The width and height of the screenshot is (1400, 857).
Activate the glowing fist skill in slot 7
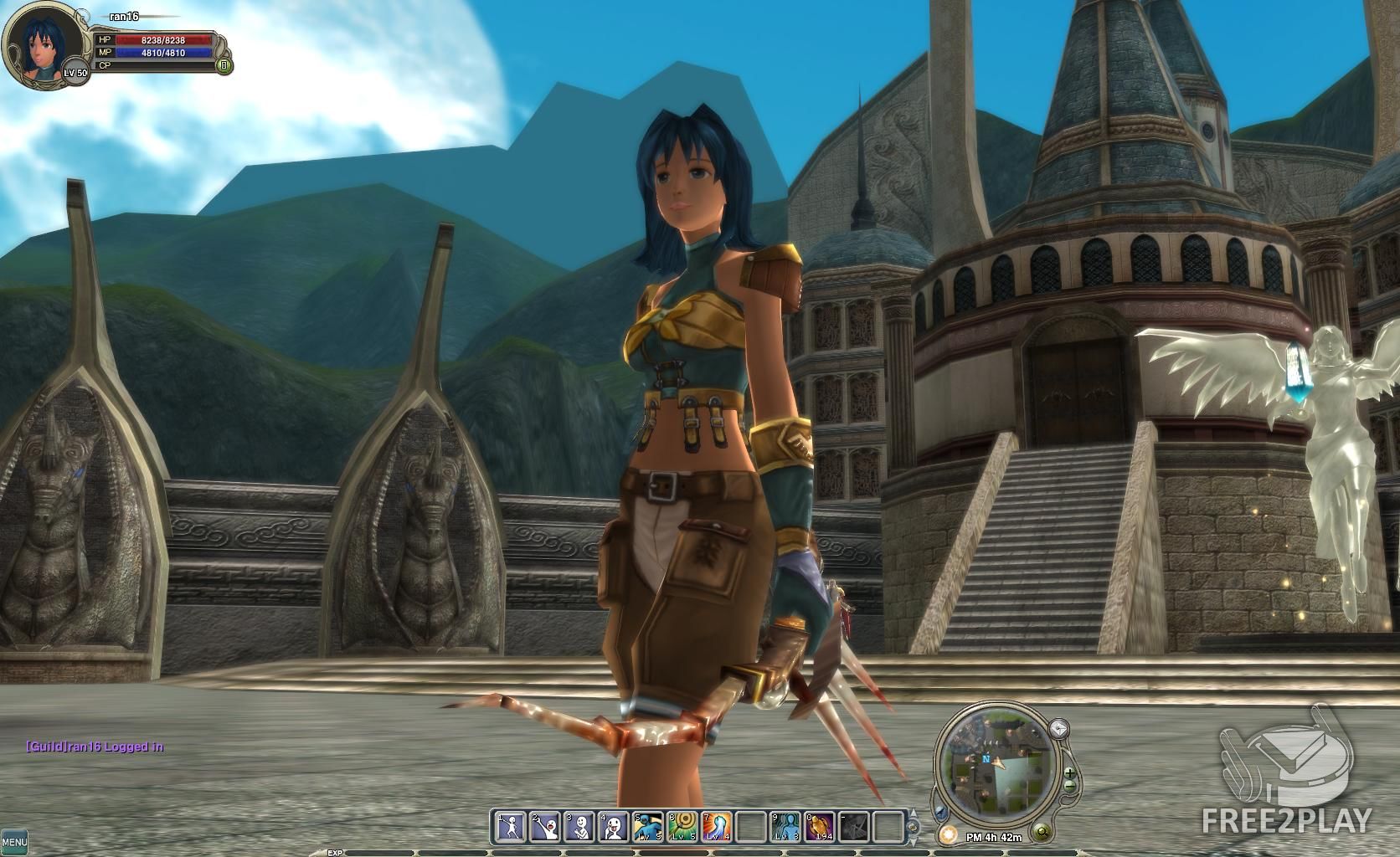[717, 827]
